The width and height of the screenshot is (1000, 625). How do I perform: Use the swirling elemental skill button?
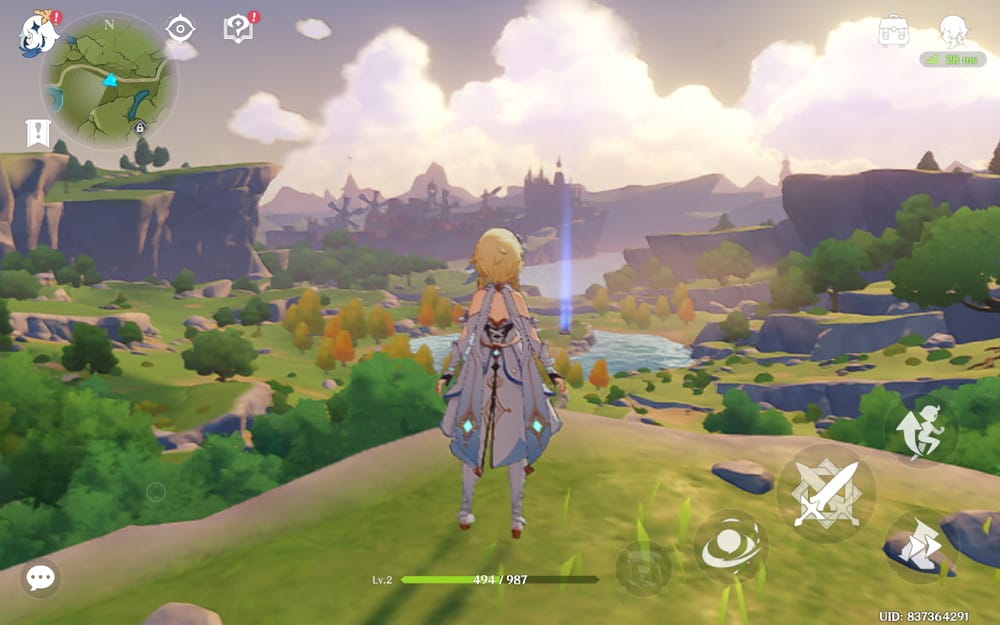pyautogui.click(x=730, y=546)
